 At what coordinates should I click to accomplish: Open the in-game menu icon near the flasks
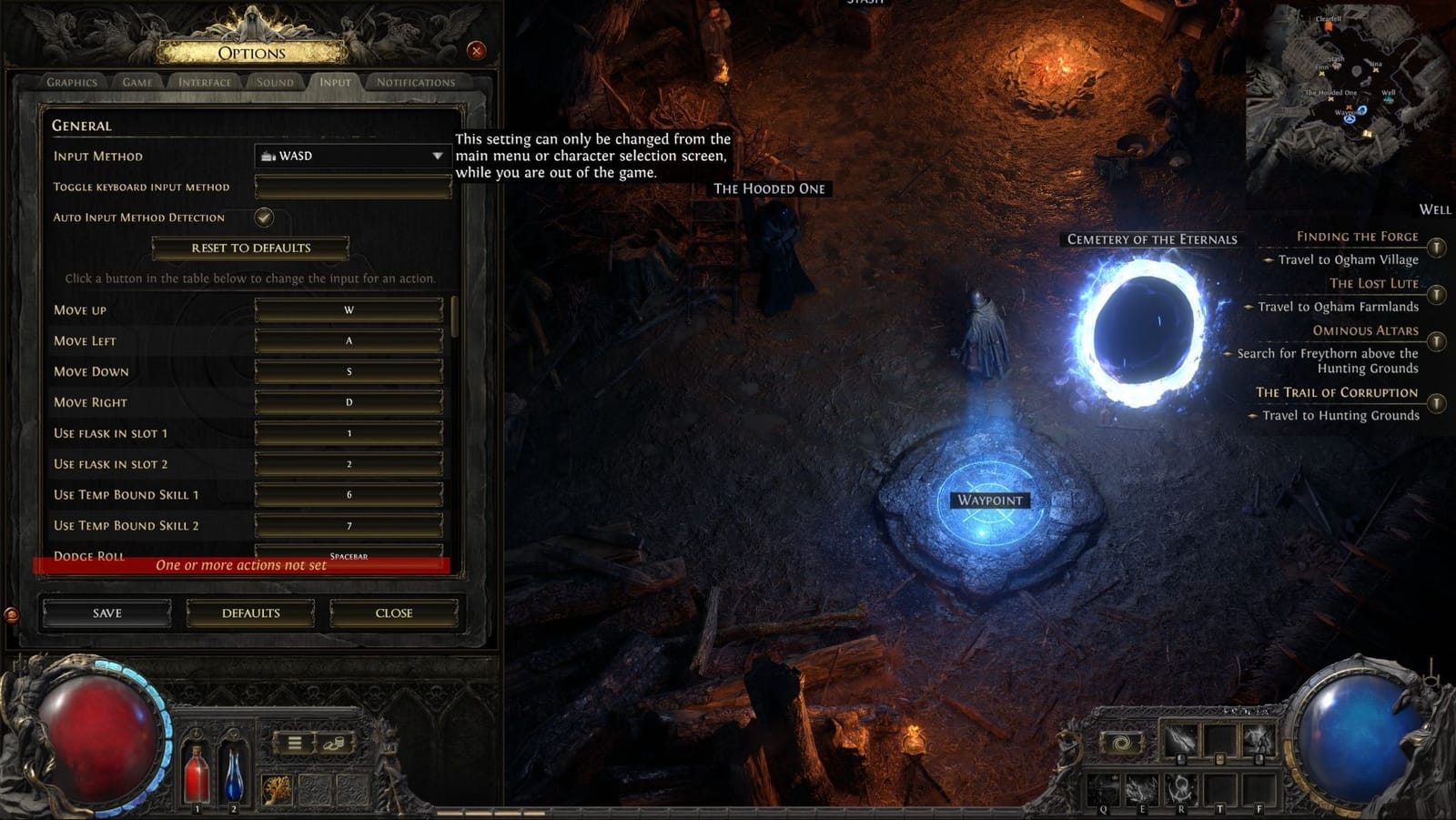(x=293, y=744)
